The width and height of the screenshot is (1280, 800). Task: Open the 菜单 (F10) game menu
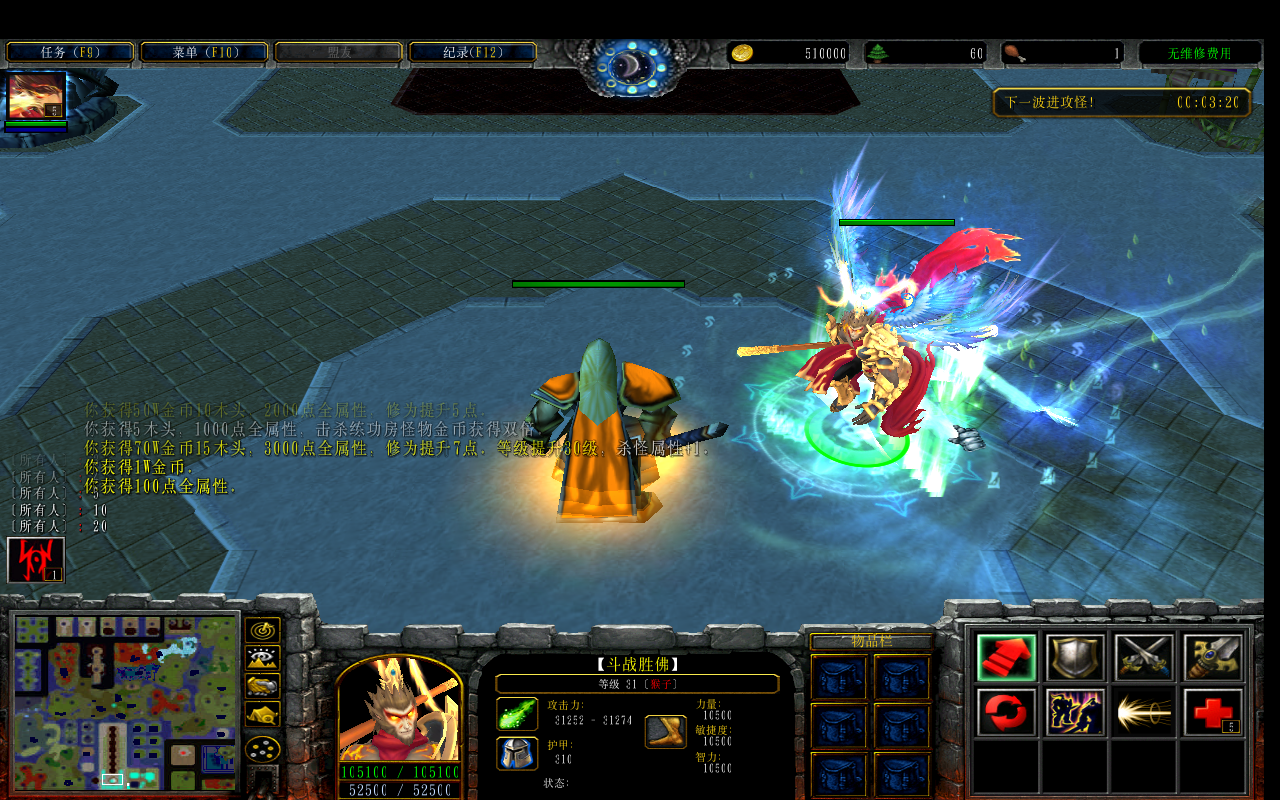[x=204, y=52]
